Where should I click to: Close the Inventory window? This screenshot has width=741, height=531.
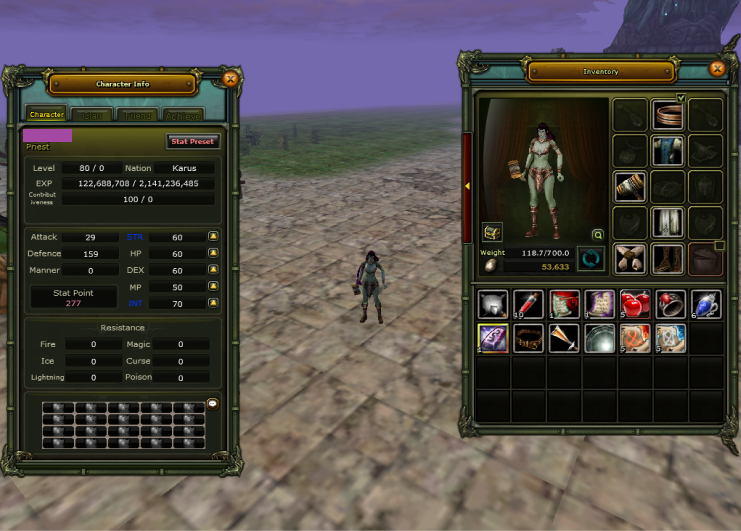click(x=716, y=69)
